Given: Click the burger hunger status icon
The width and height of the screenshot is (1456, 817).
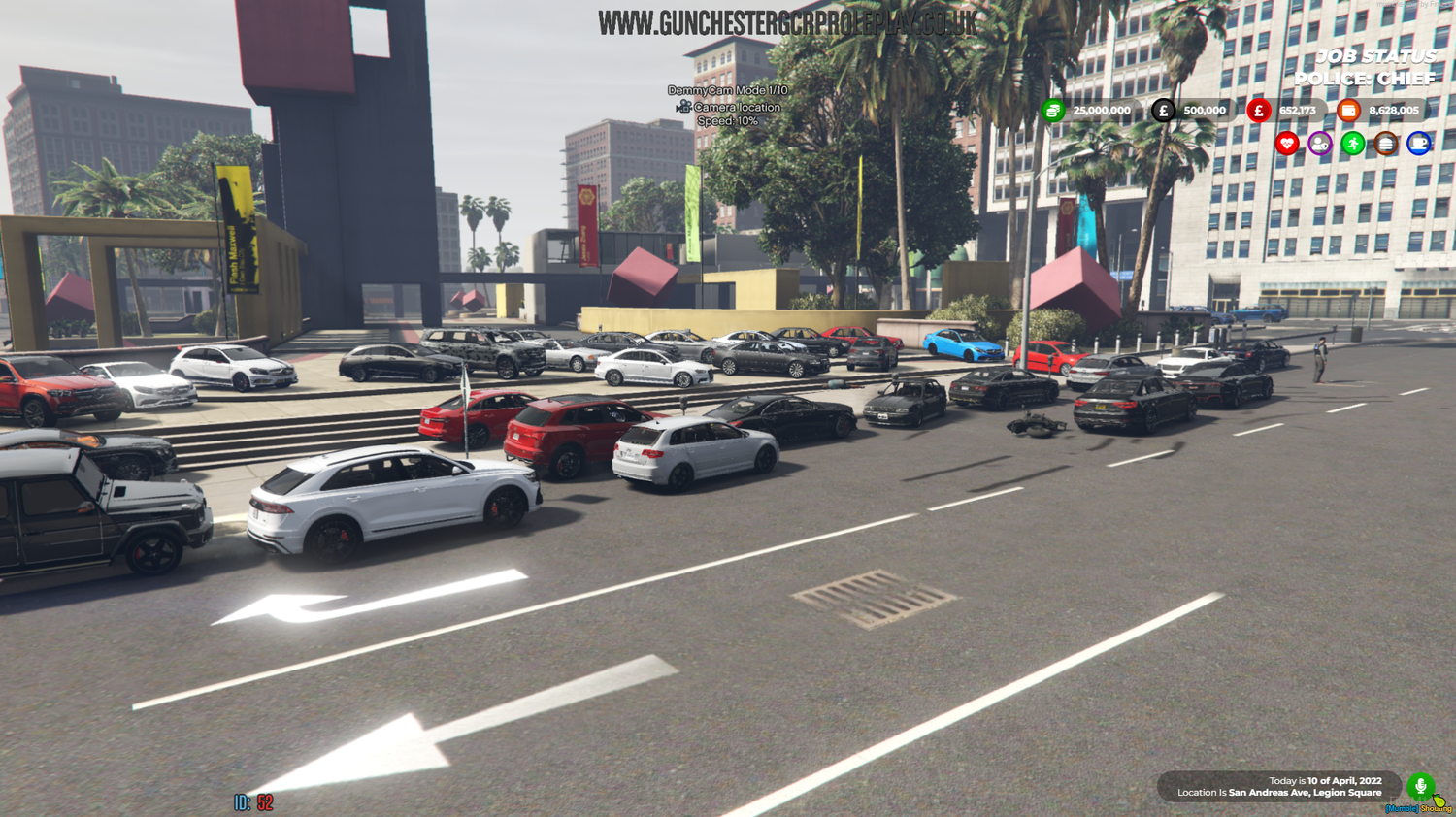Looking at the screenshot, I should coord(1385,144).
